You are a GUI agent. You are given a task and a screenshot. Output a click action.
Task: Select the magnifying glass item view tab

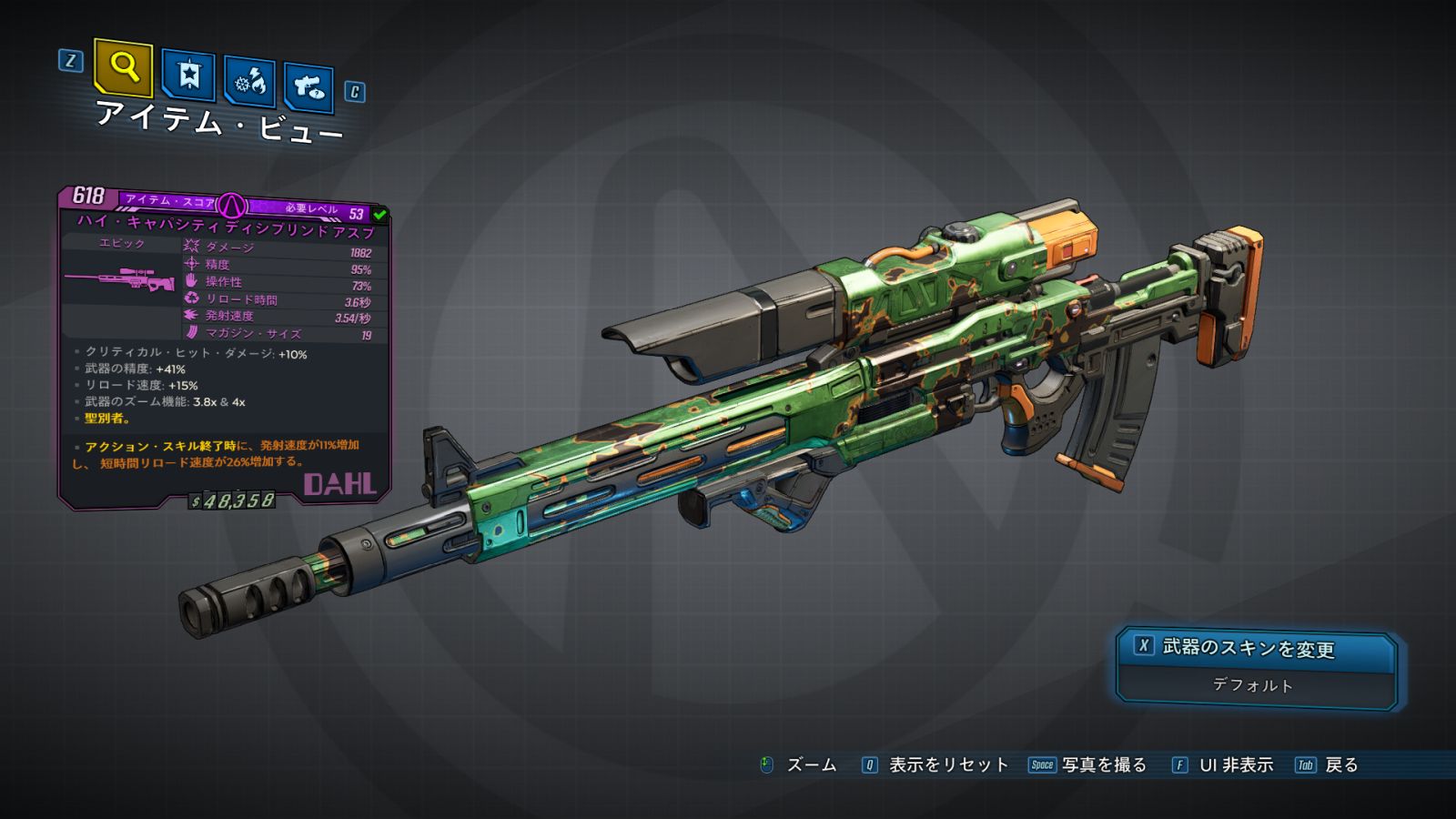[123, 66]
